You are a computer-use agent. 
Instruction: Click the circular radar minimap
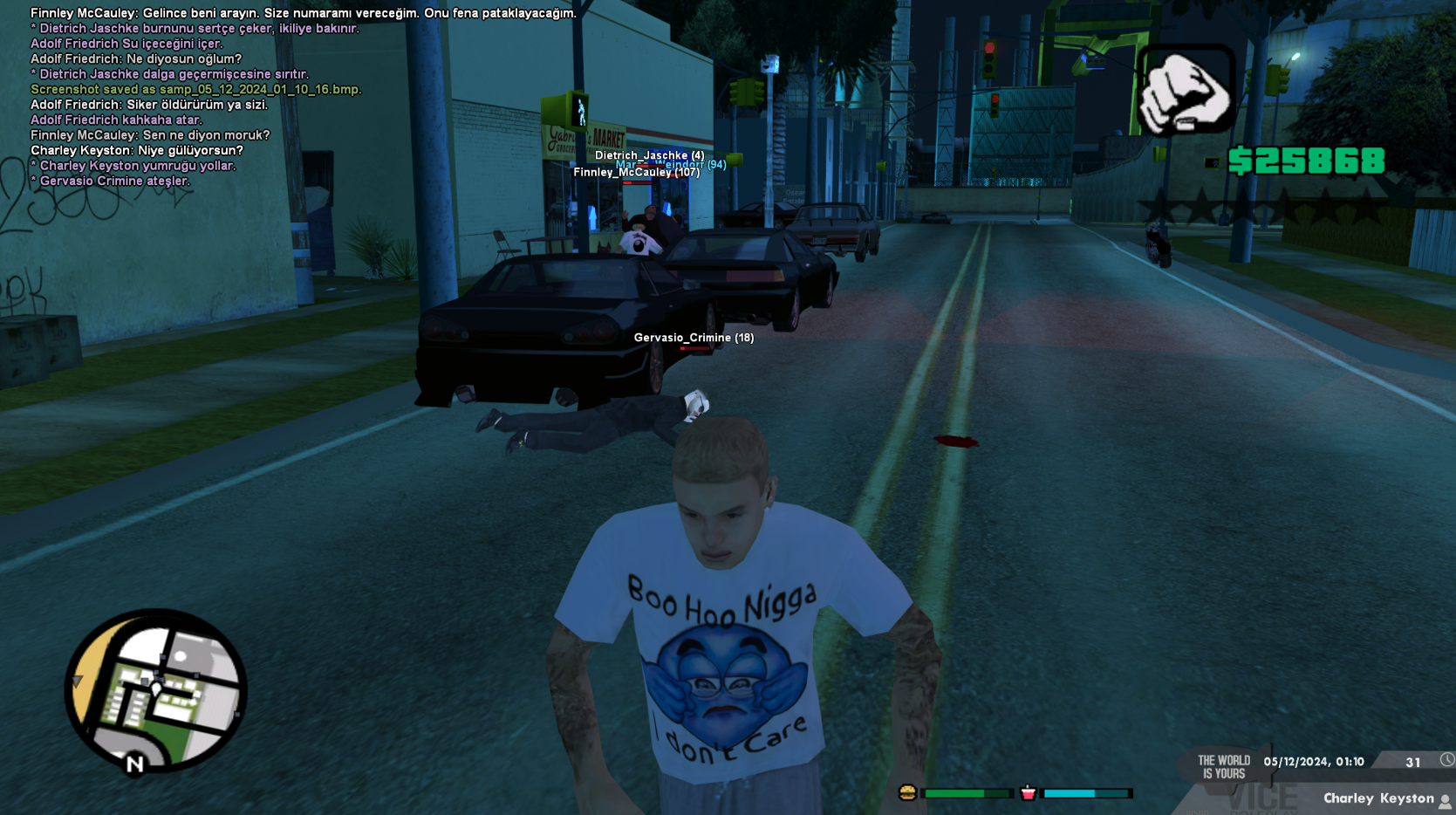pyautogui.click(x=156, y=690)
